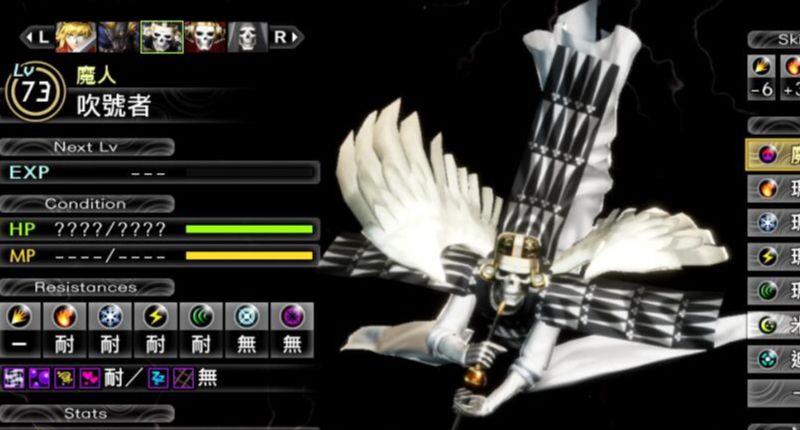Choose the fire skill in the skill list
The width and height of the screenshot is (800, 430).
773,188
